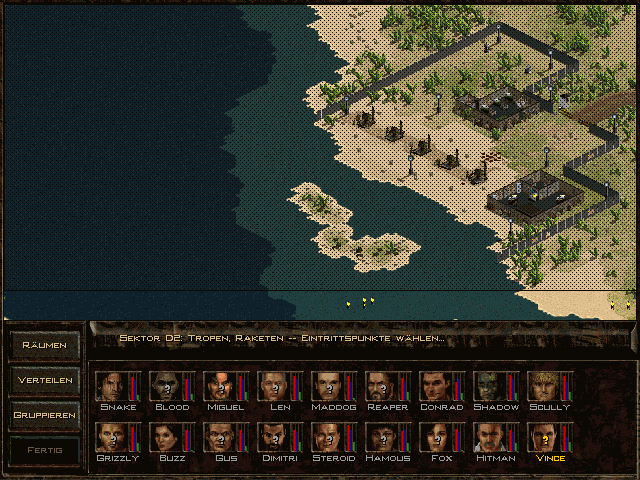Pick the Gus mercenary portrait

(220, 437)
